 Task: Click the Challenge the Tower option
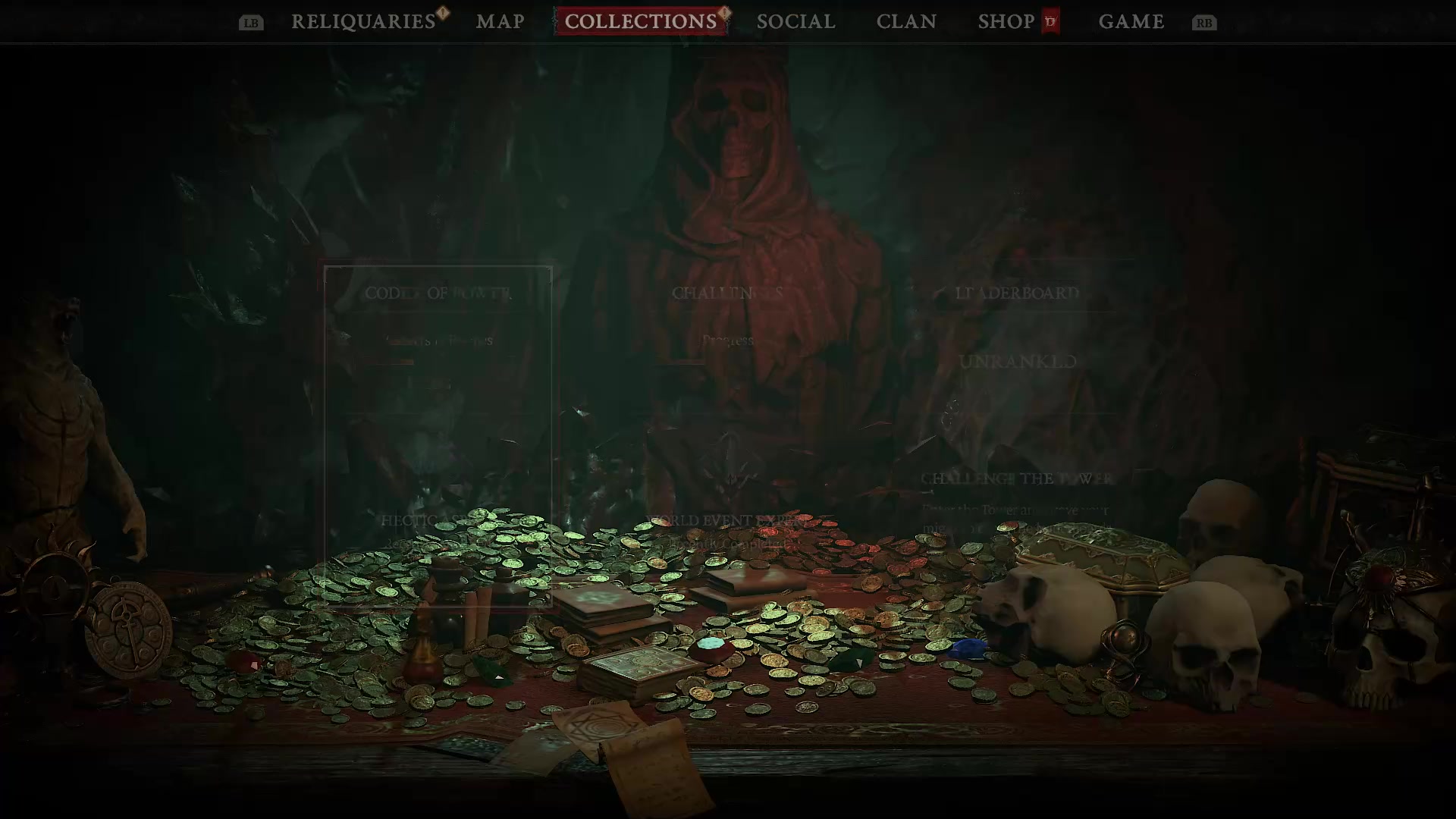(x=1015, y=479)
